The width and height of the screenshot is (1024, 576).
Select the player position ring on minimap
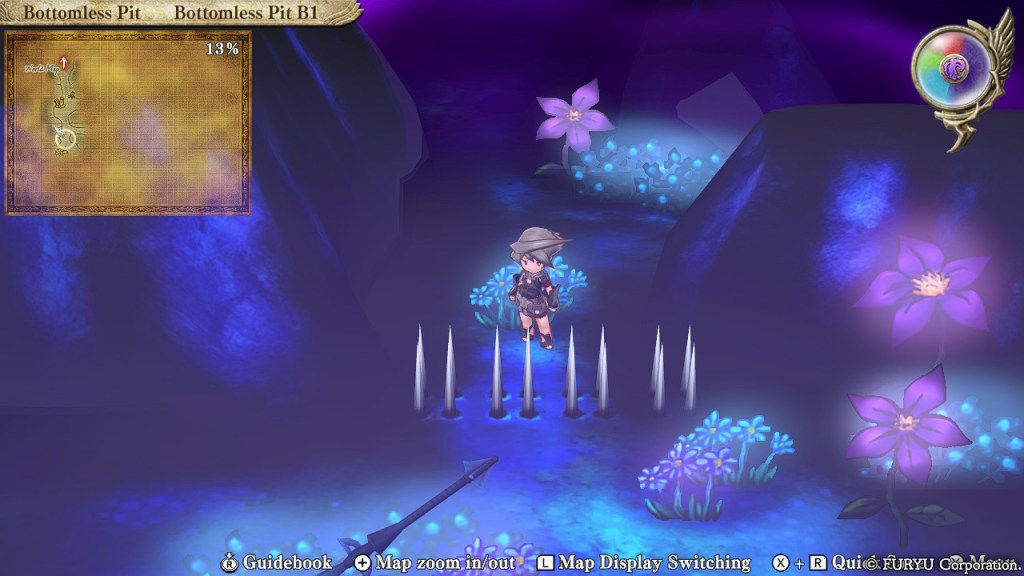point(65,140)
